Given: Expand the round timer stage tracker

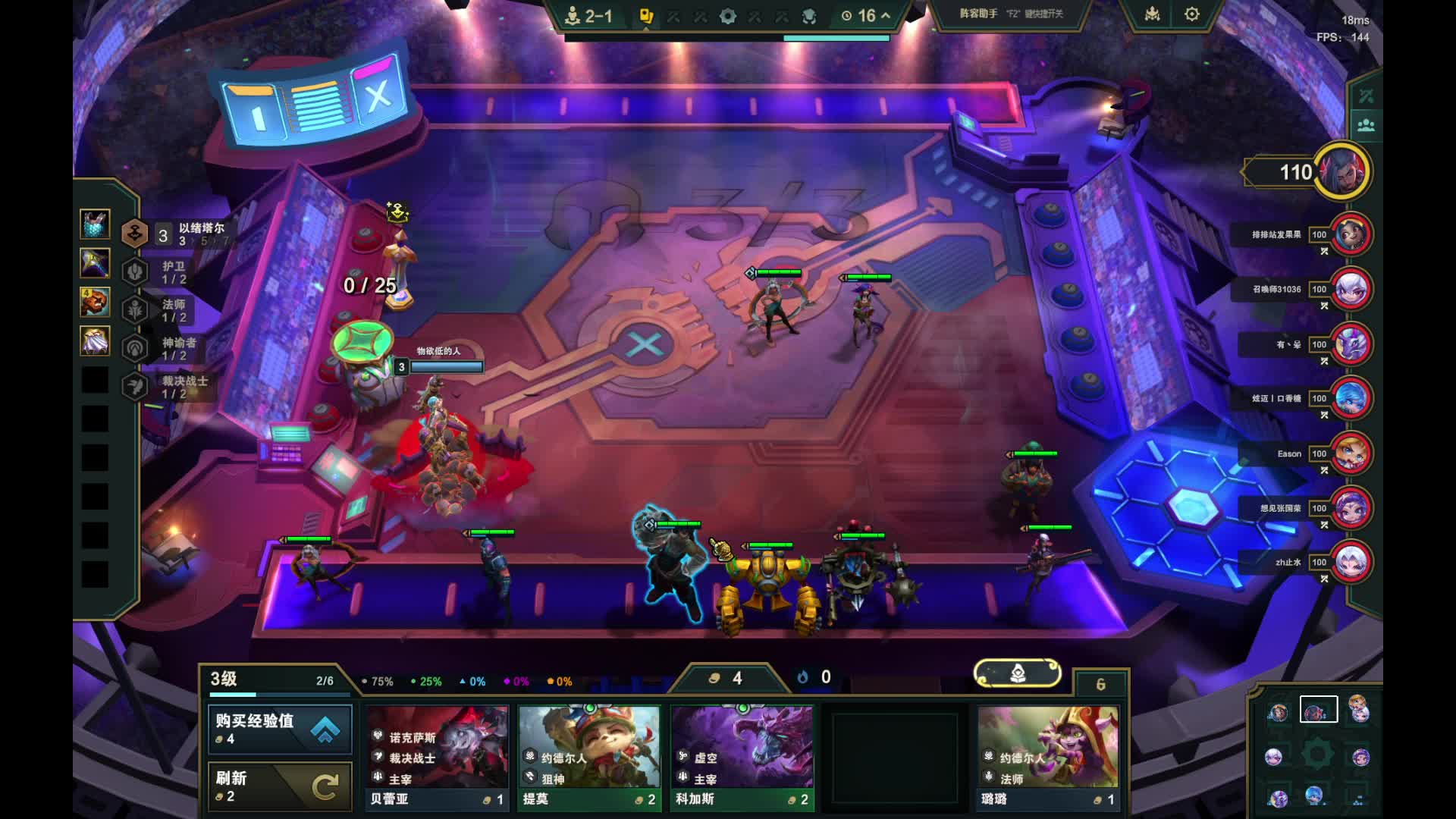Looking at the screenshot, I should point(866,15).
